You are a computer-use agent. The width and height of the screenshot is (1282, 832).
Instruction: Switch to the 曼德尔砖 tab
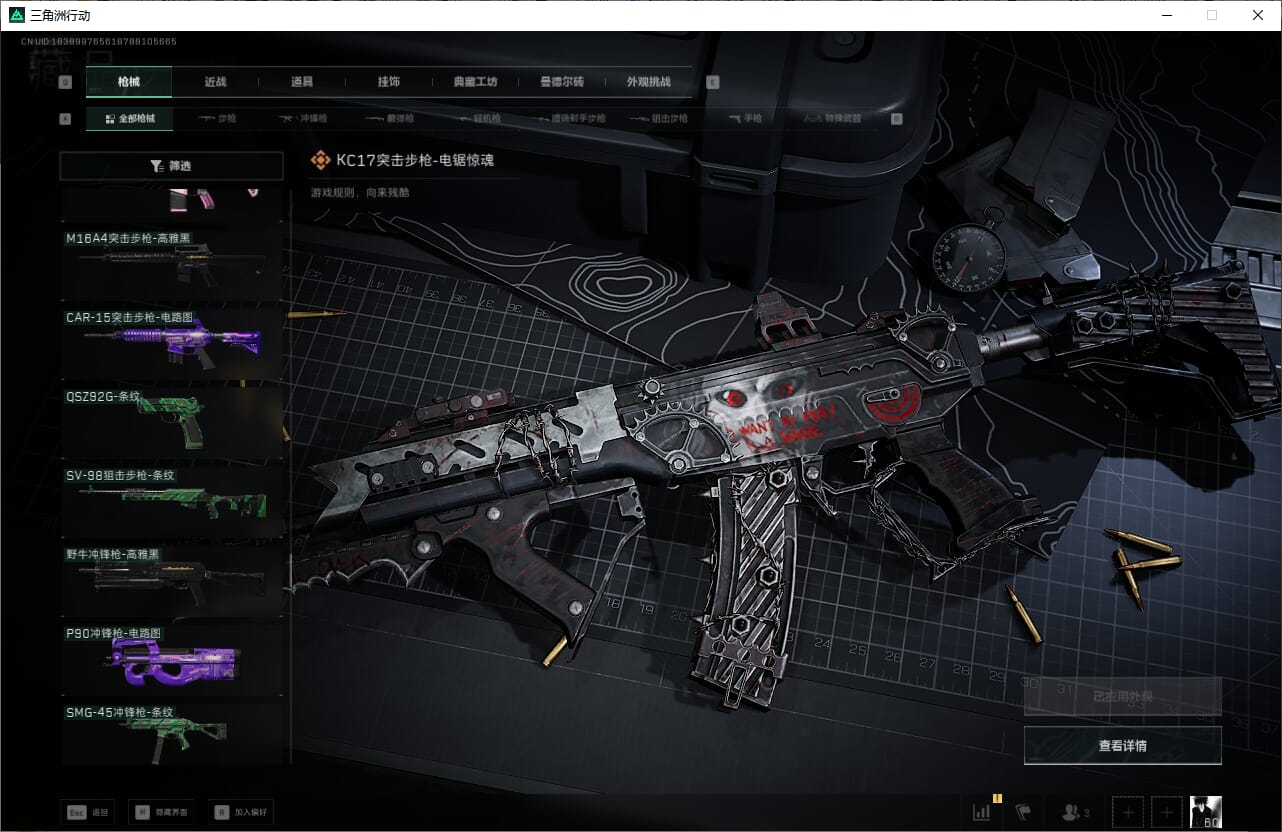click(561, 82)
